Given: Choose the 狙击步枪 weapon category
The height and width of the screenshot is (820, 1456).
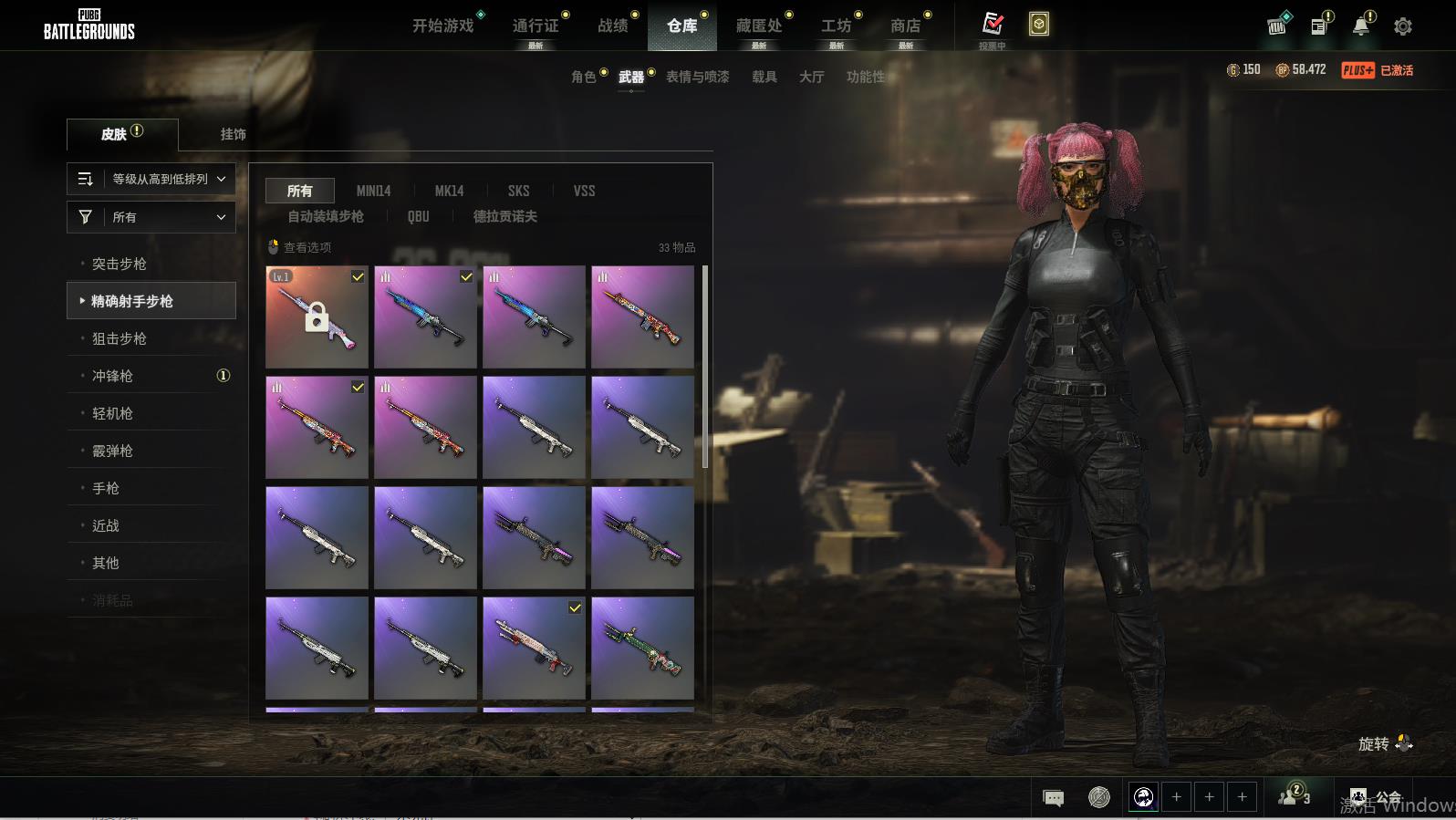Looking at the screenshot, I should tap(120, 338).
